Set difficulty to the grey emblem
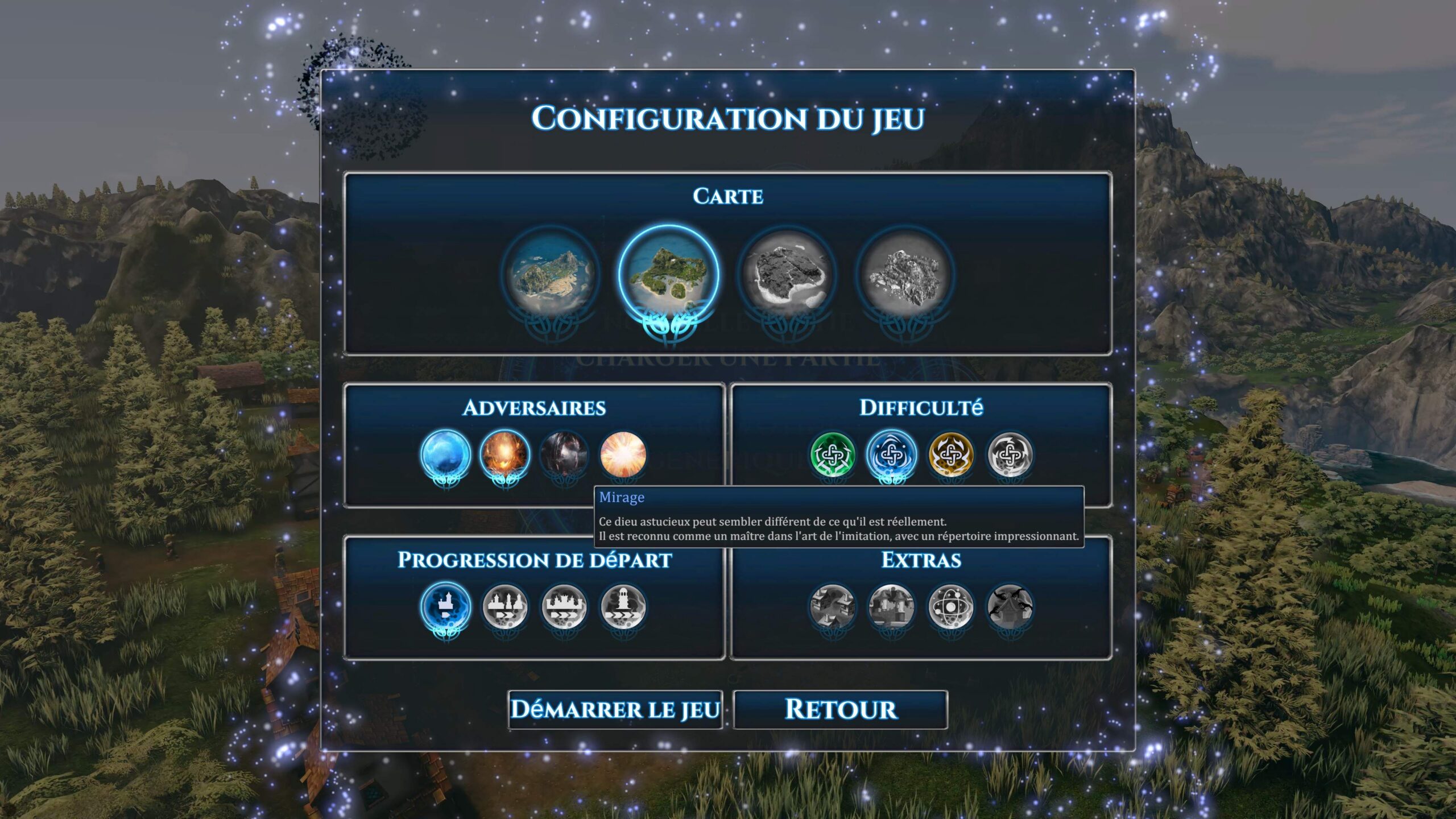Image resolution: width=1456 pixels, height=819 pixels. 1010,454
